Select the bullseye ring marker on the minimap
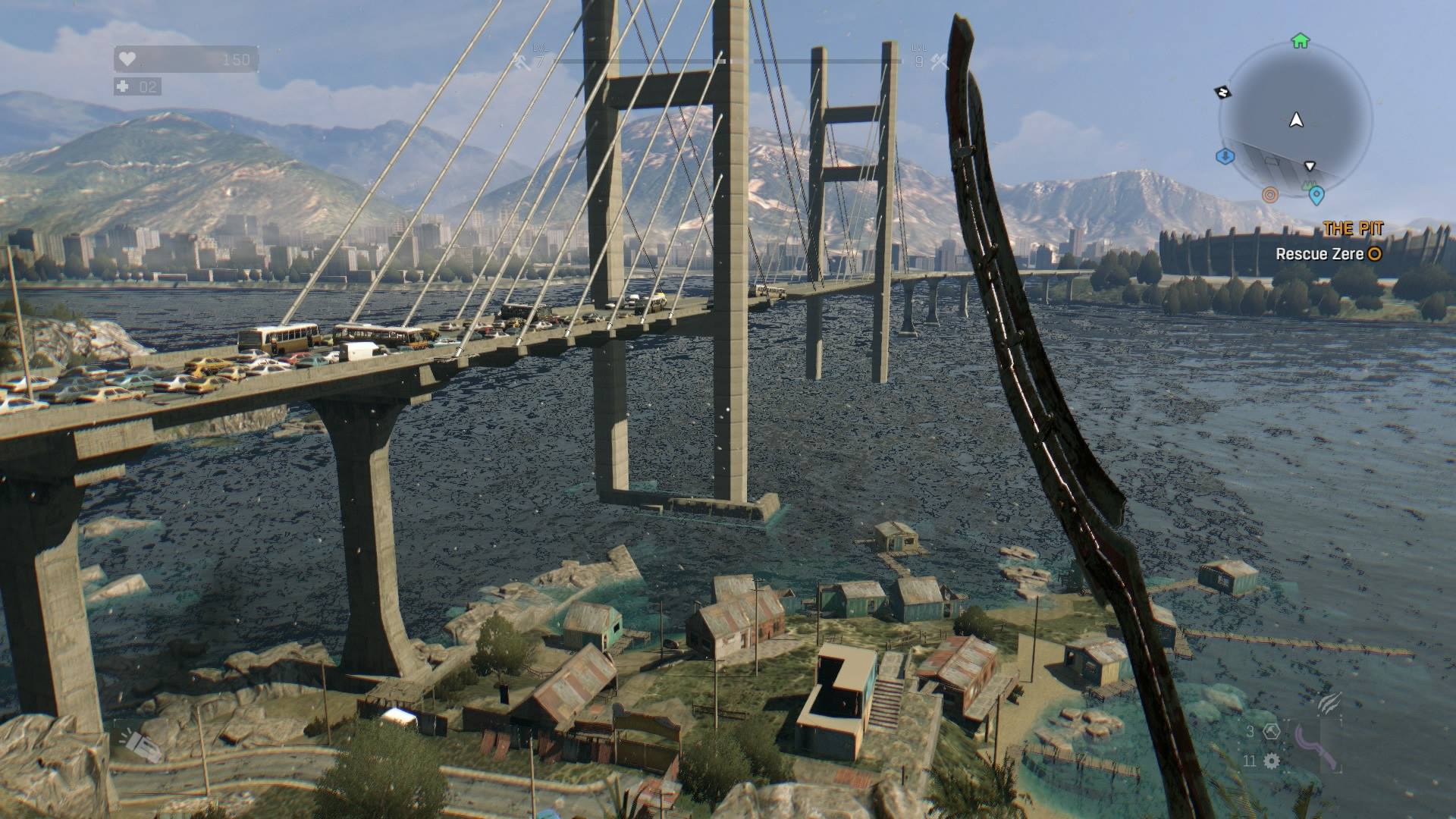Viewport: 1456px width, 819px height. (1269, 194)
